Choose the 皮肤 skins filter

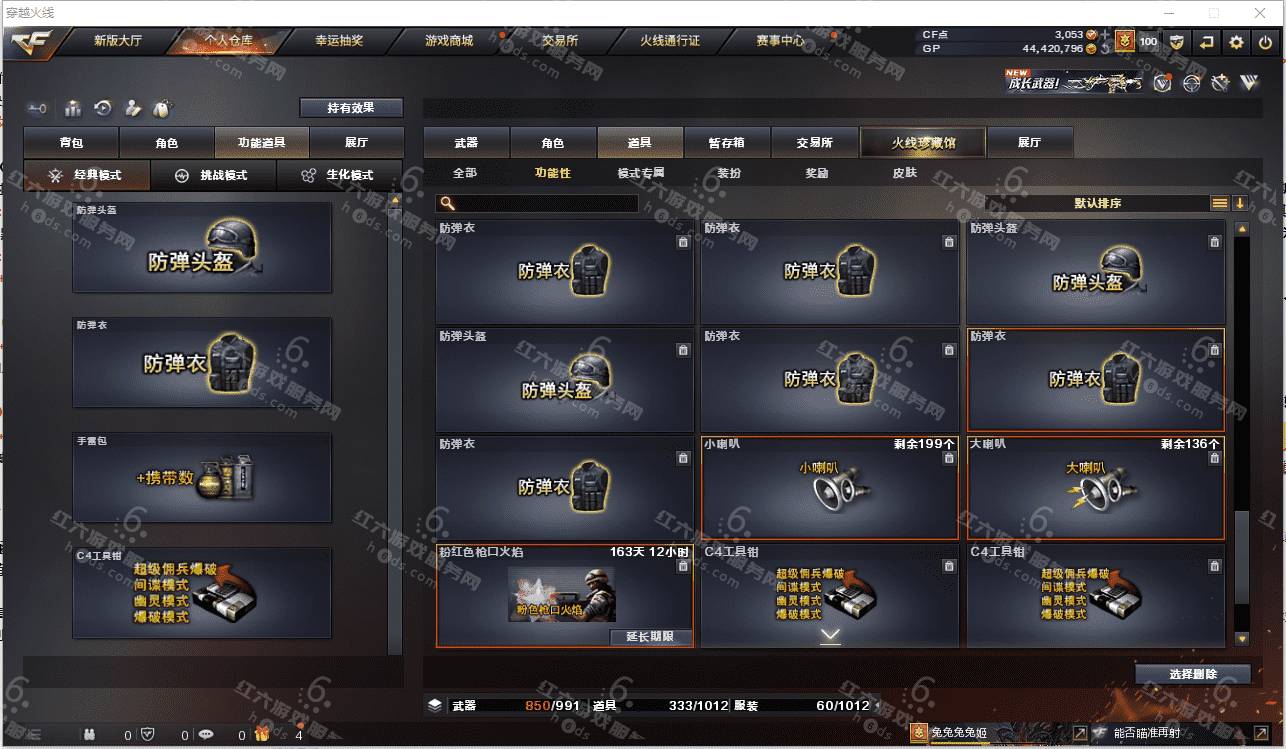(904, 173)
